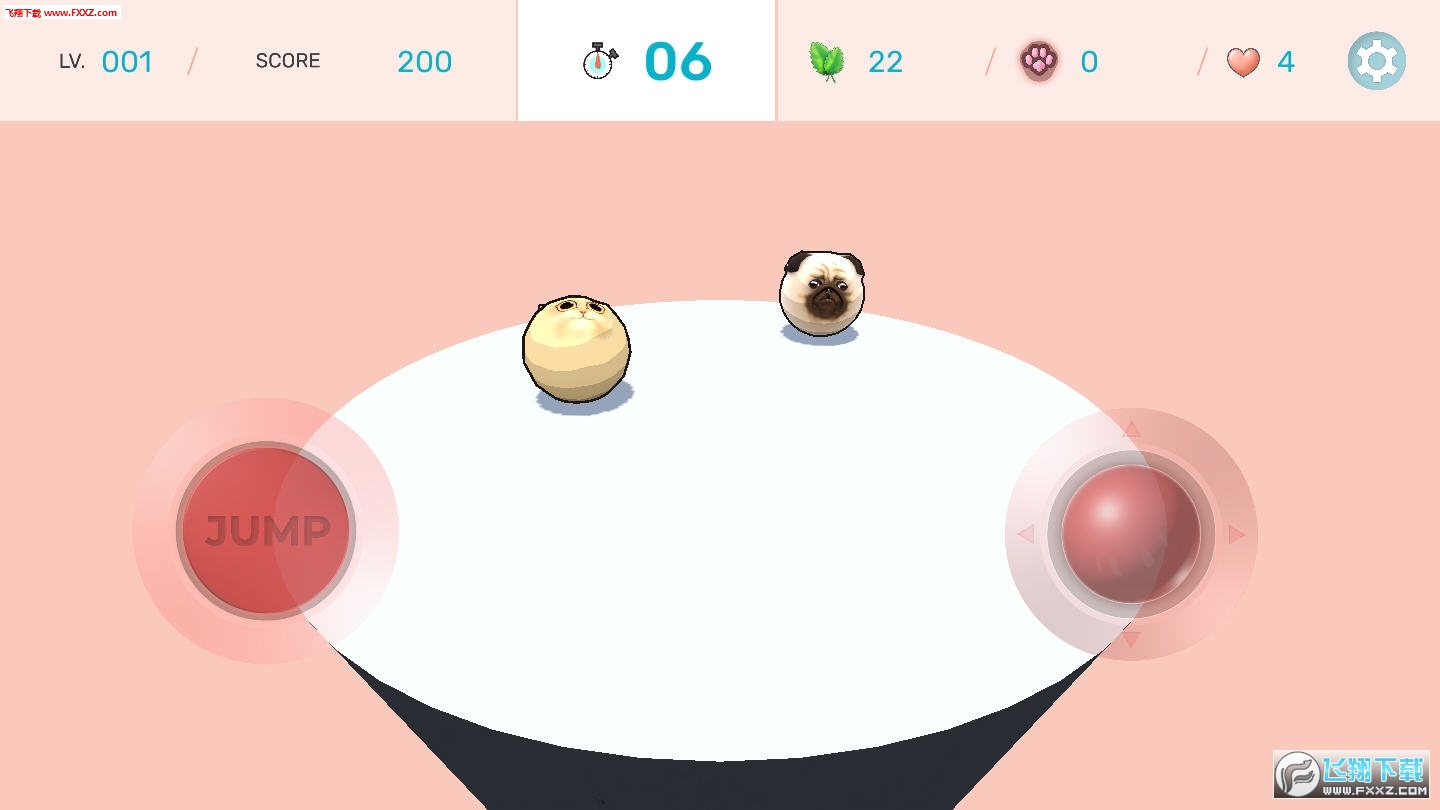Click the leaf counter icon
Image resolution: width=1440 pixels, height=810 pixels.
tap(827, 61)
